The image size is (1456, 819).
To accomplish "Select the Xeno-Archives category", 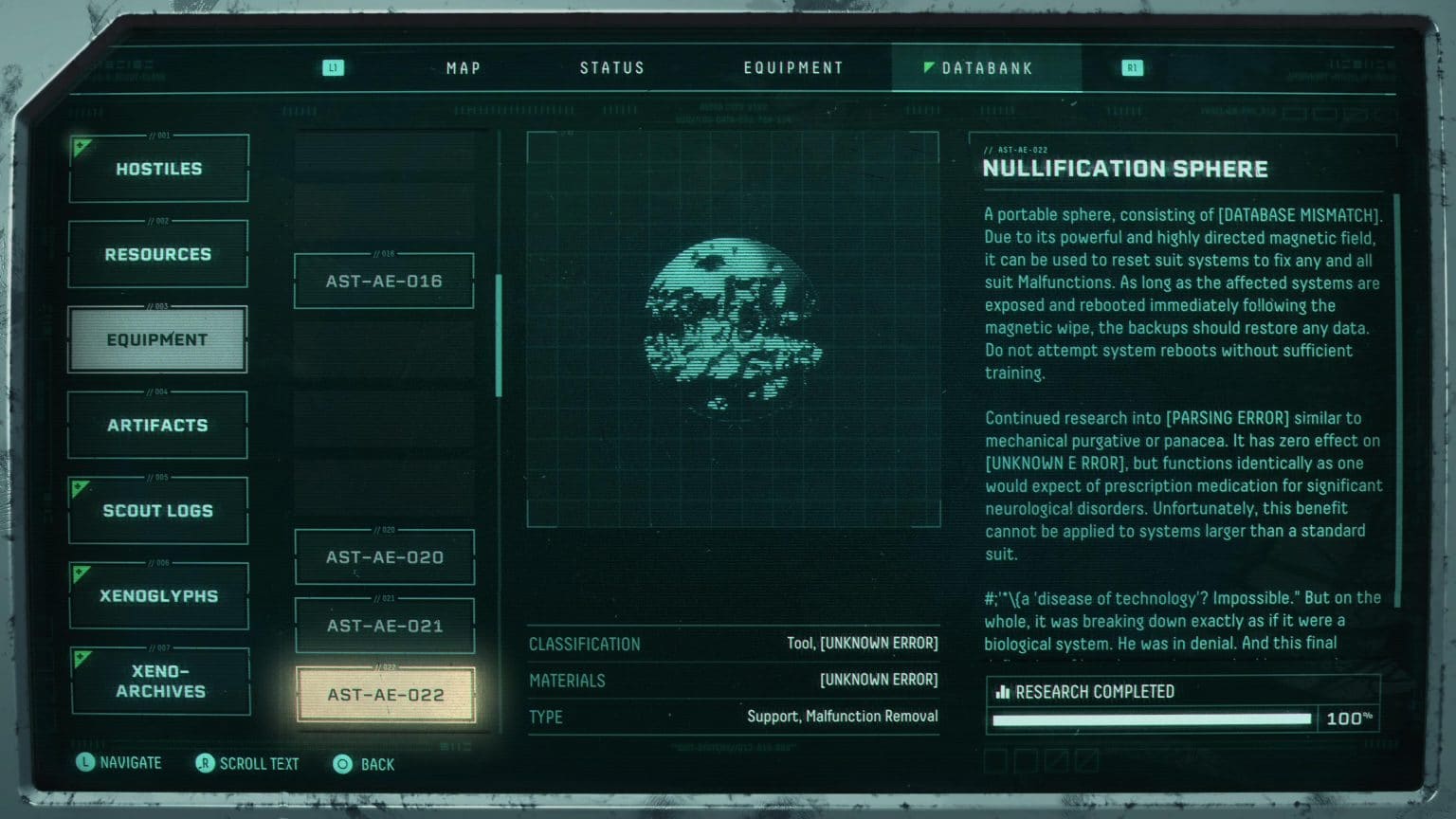I will click(x=159, y=682).
